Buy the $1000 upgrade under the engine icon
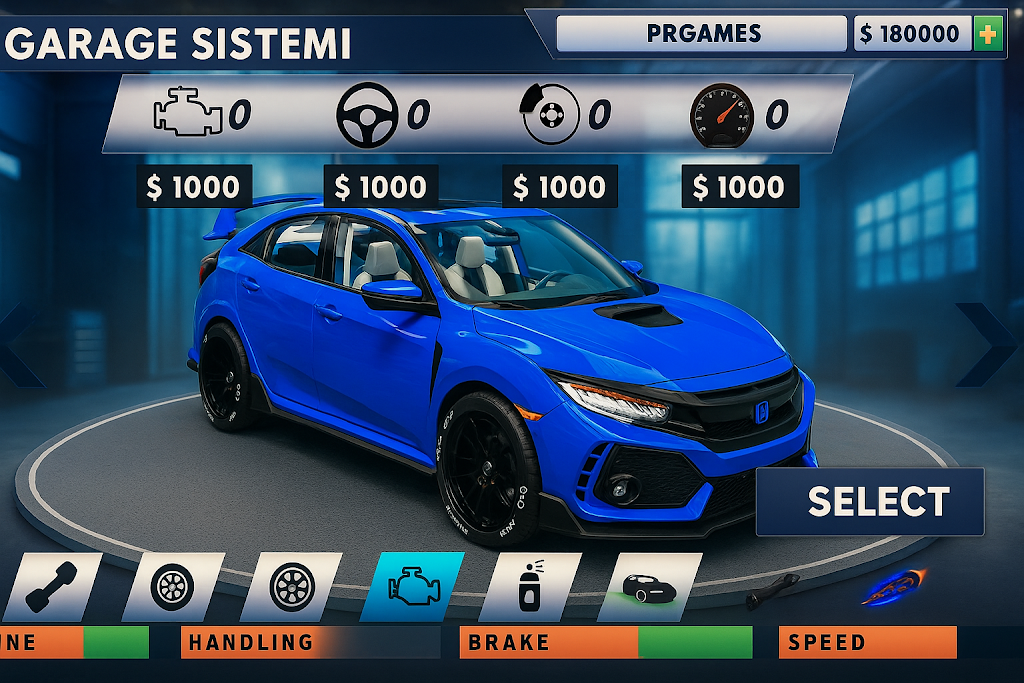This screenshot has width=1024, height=683. pyautogui.click(x=194, y=187)
